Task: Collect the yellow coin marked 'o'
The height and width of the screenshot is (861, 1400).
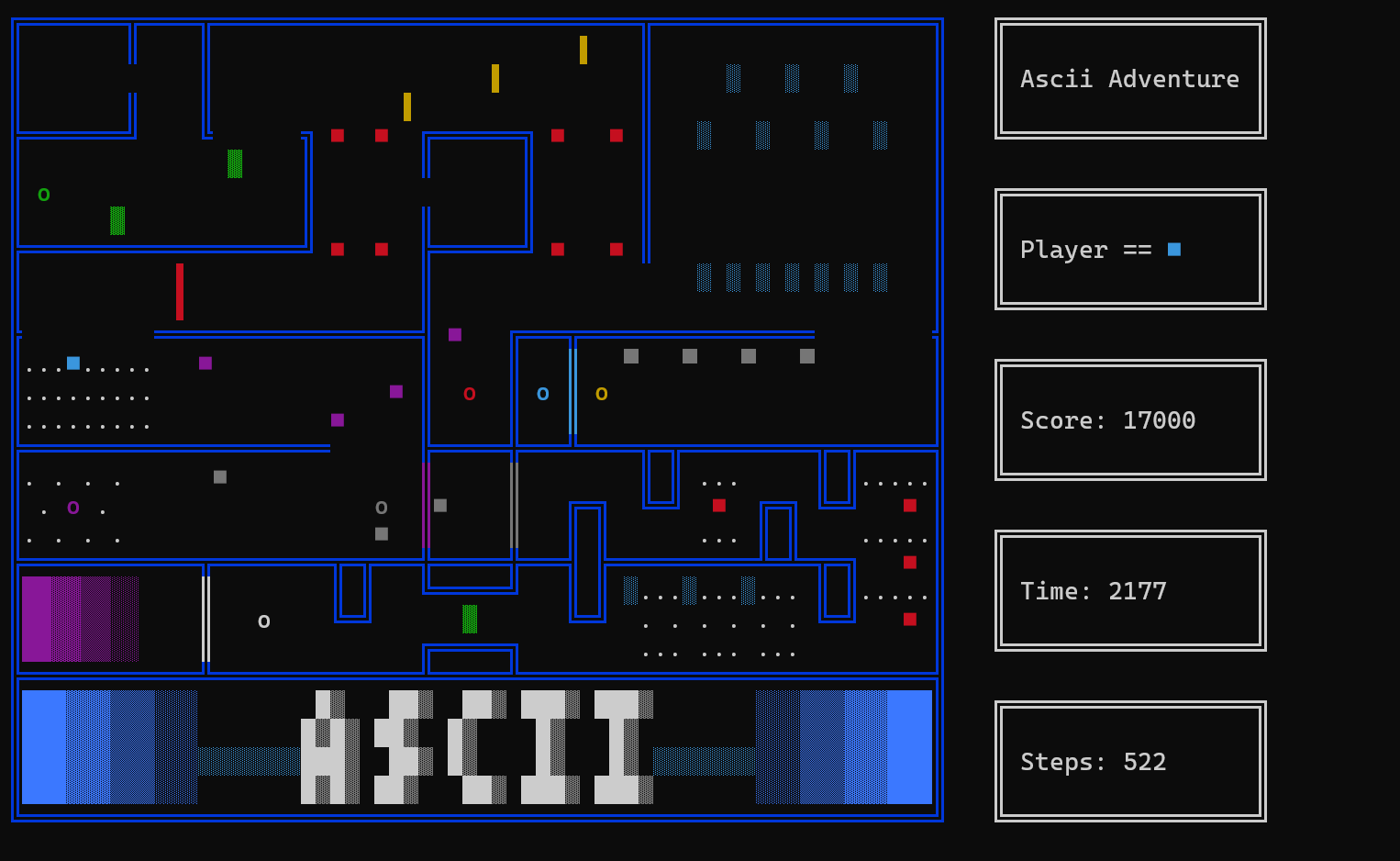Action: (x=602, y=393)
